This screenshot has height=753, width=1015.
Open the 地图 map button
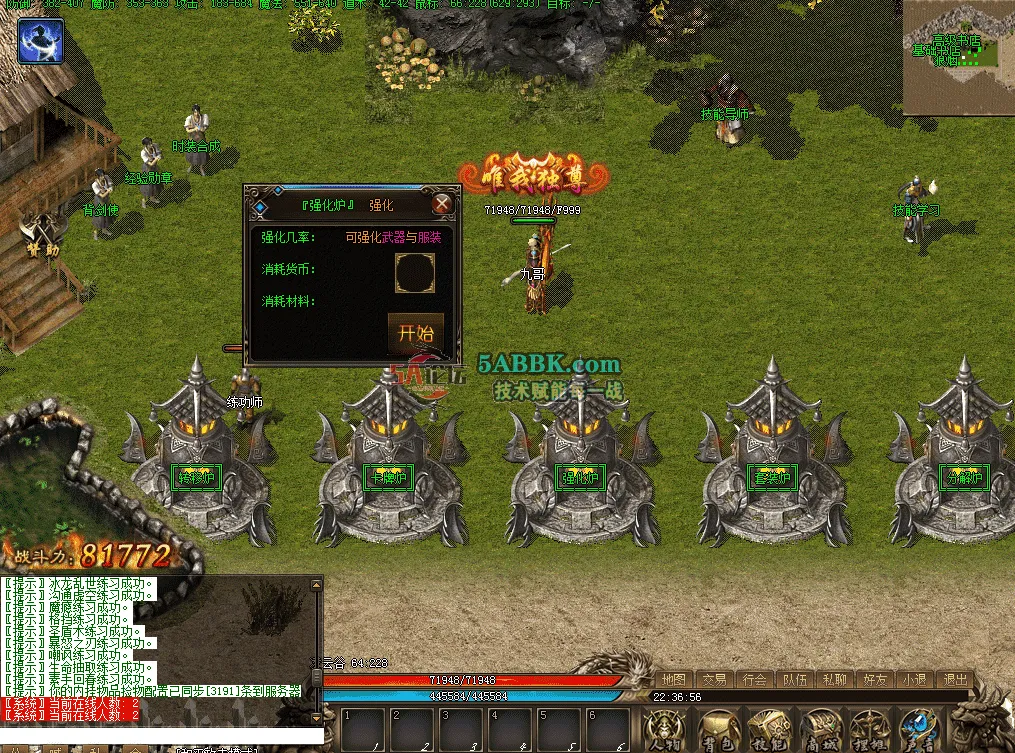tap(673, 680)
